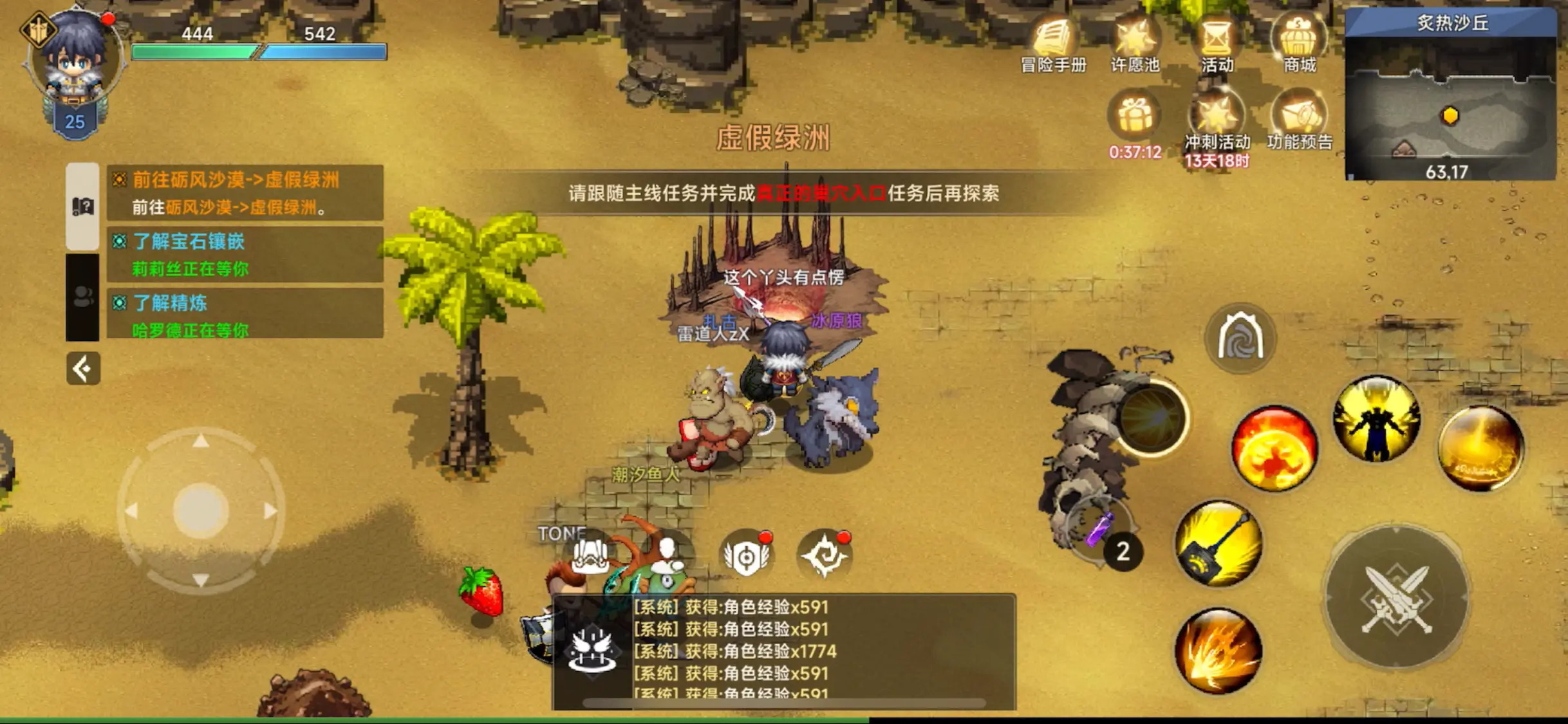The height and width of the screenshot is (724, 1568).
Task: Open the 冒险手册 adventure handbook
Action: point(1053,45)
